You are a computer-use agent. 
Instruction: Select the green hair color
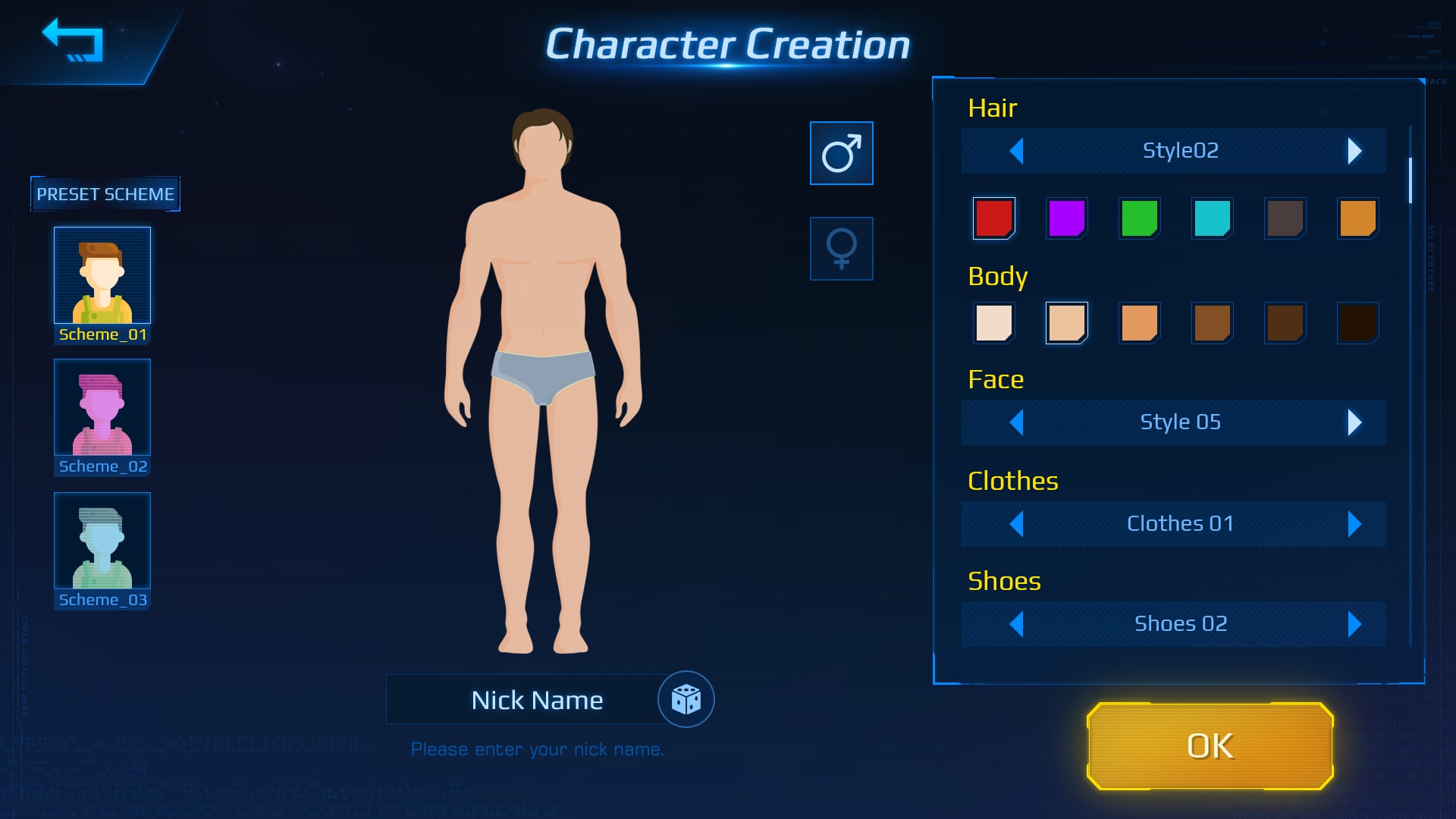pos(1139,218)
